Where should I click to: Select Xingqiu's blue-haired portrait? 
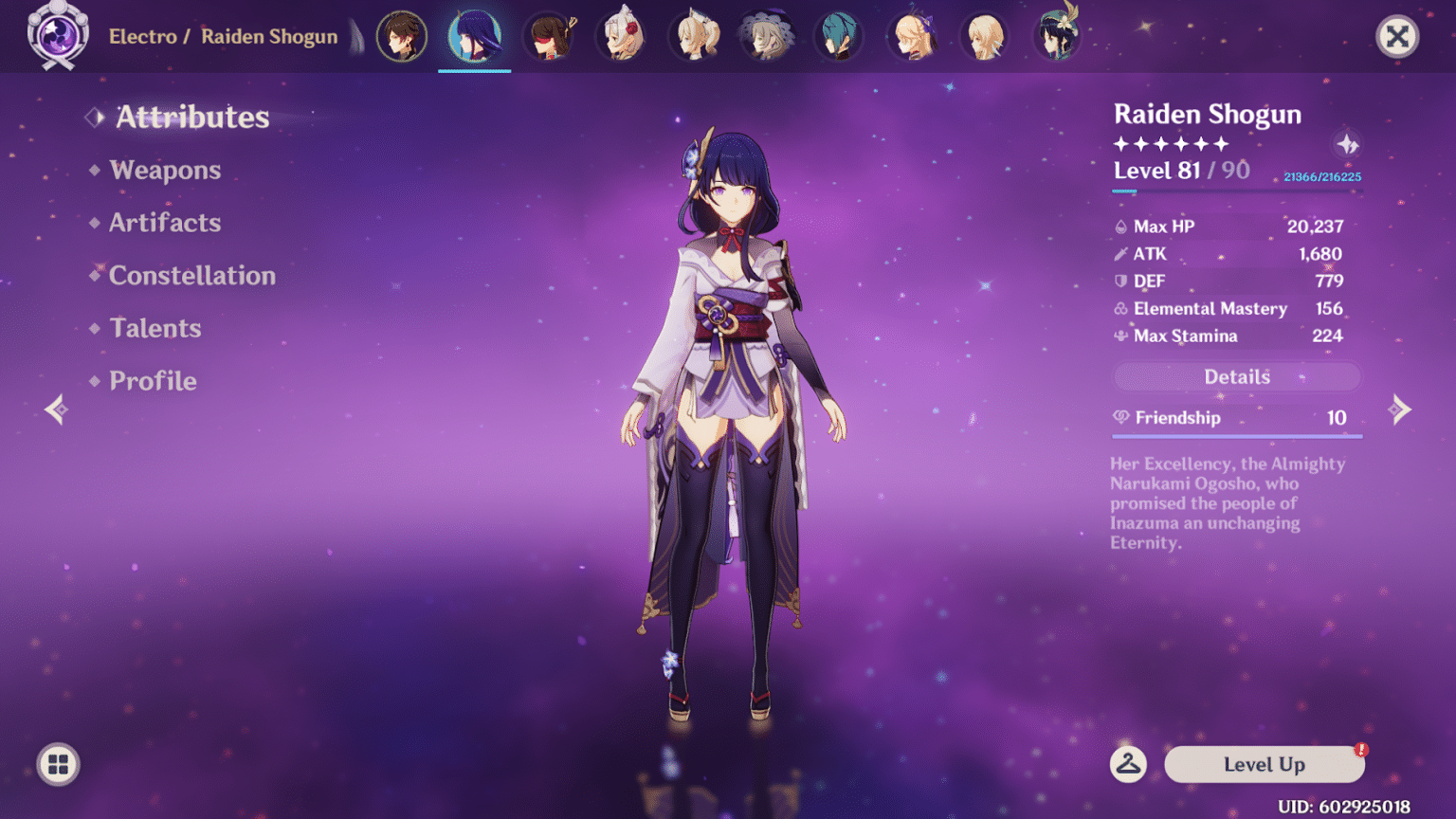click(x=840, y=37)
